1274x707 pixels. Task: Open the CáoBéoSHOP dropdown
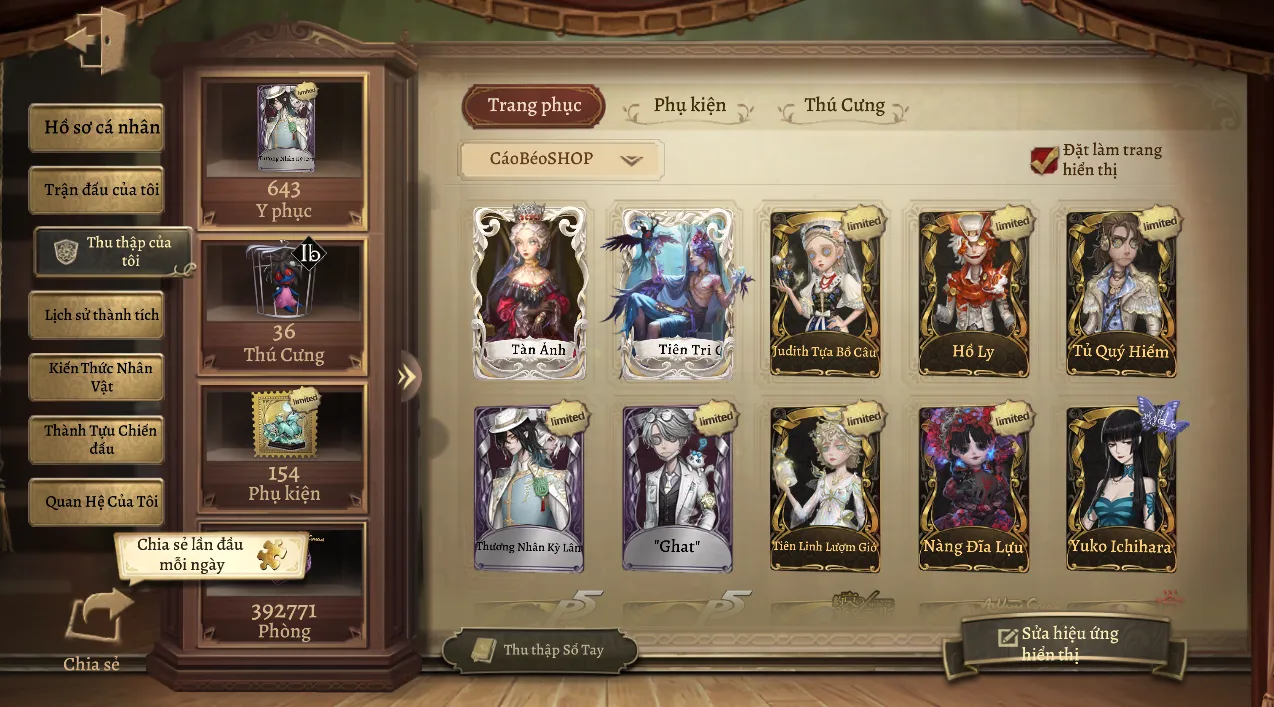(561, 159)
